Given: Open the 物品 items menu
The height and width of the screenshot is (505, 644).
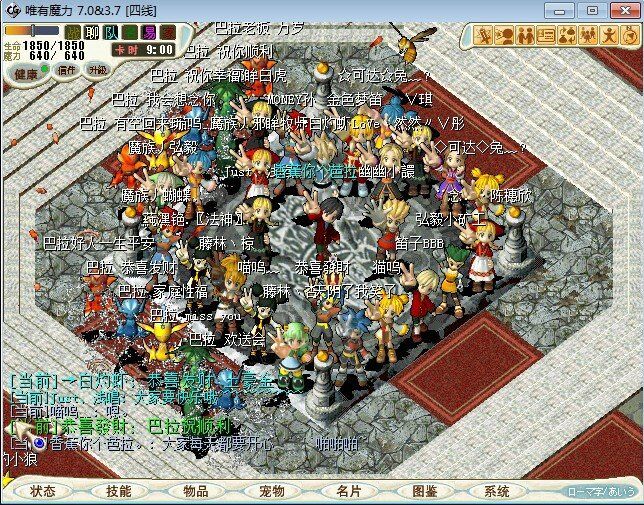Looking at the screenshot, I should coord(196,491).
